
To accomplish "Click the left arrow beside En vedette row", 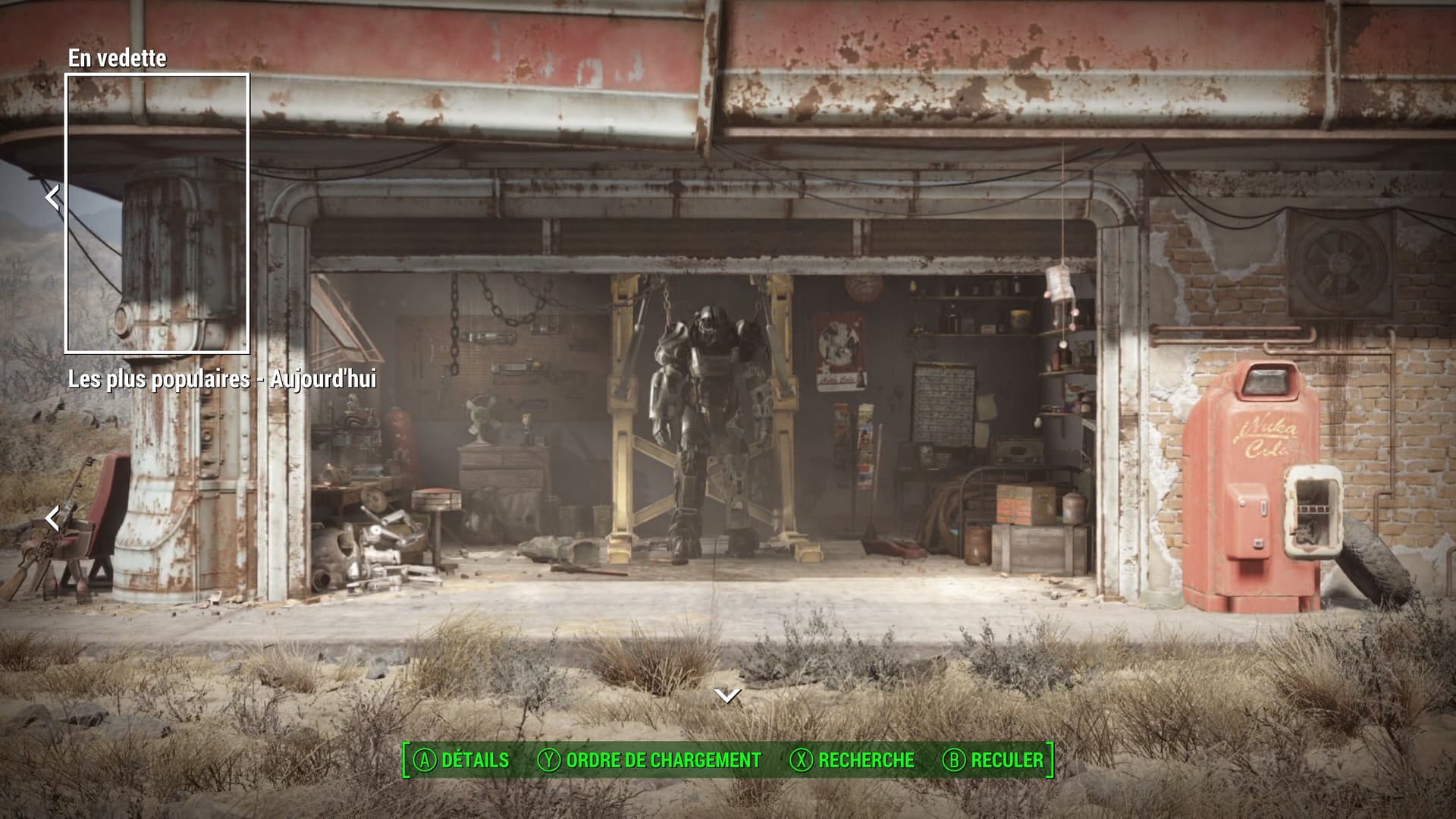I will 52,197.
